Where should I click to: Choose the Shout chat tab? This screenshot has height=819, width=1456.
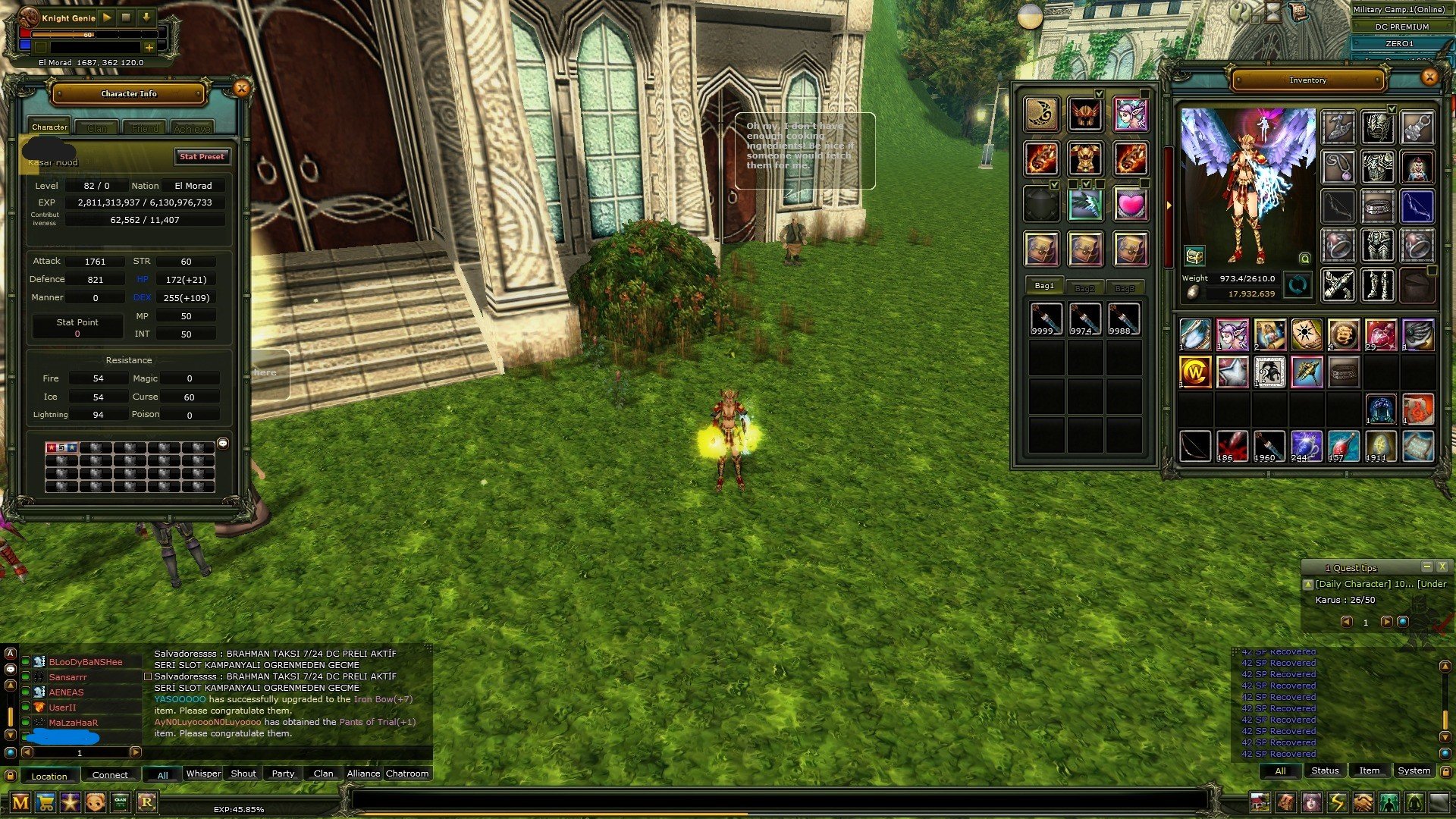click(243, 774)
